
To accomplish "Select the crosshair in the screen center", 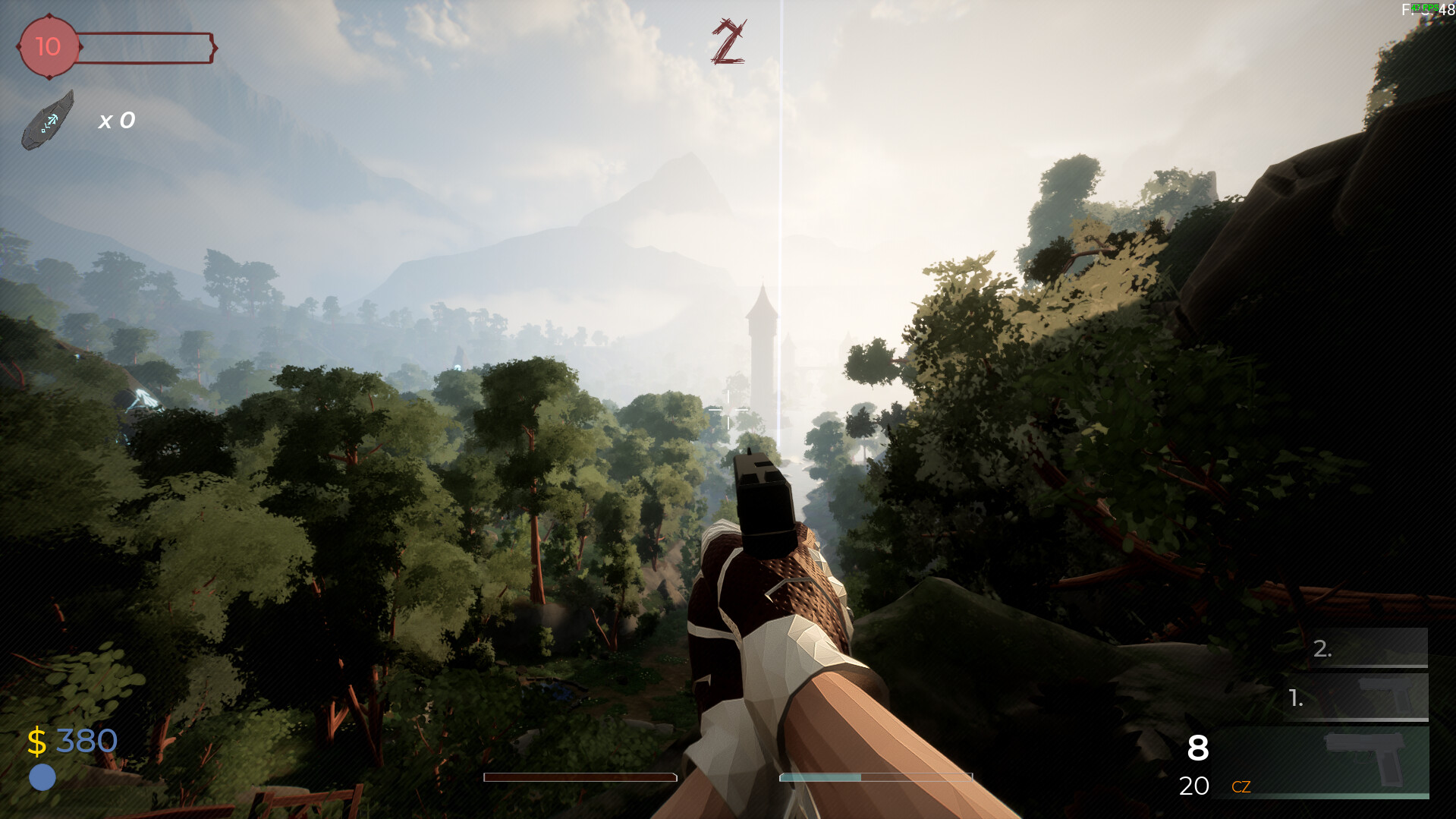I will point(728,408).
